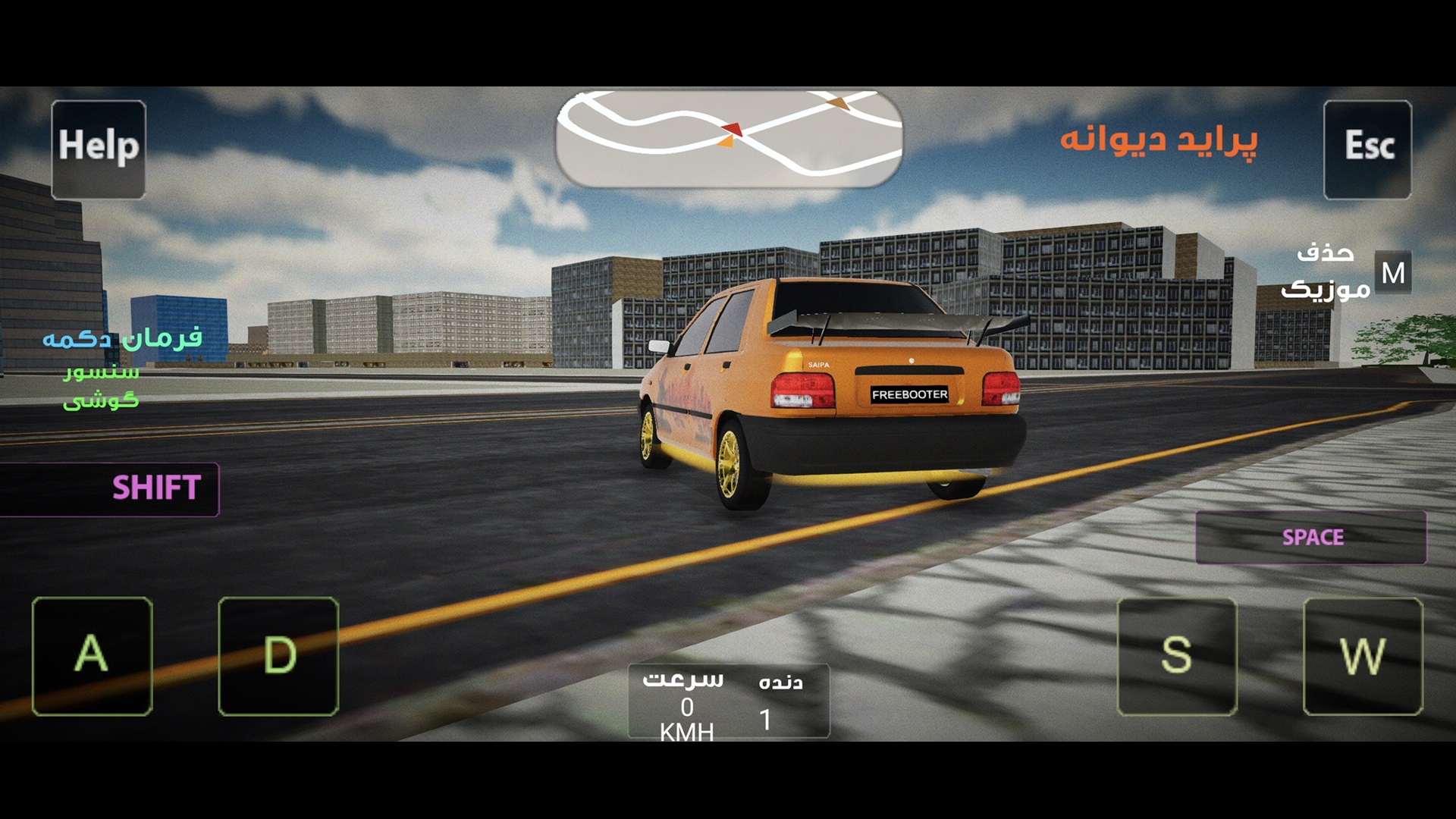This screenshot has width=1456, height=819.
Task: Toggle music off with the M button
Action: 1392,272
